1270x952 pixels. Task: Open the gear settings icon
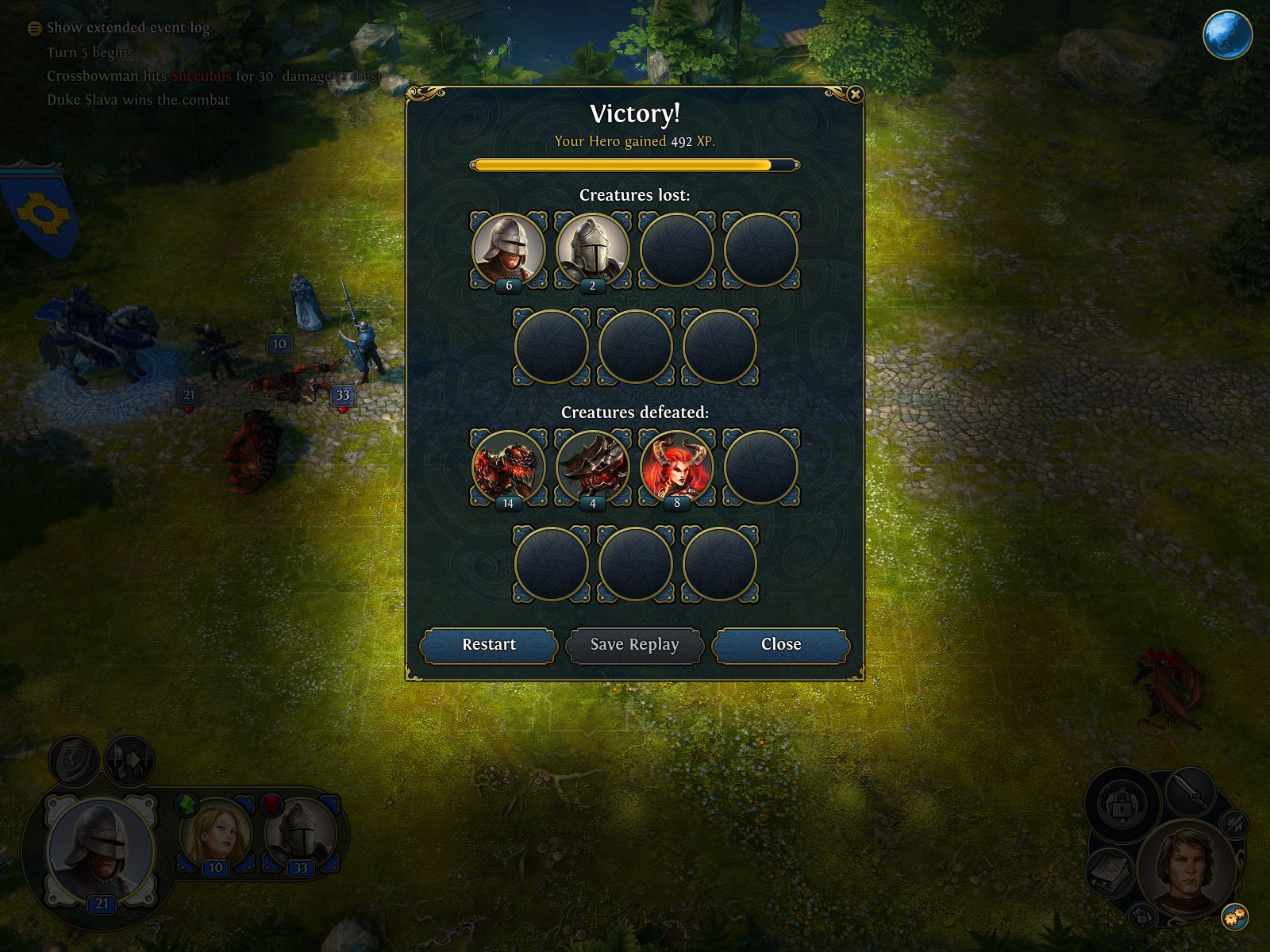tap(1234, 917)
